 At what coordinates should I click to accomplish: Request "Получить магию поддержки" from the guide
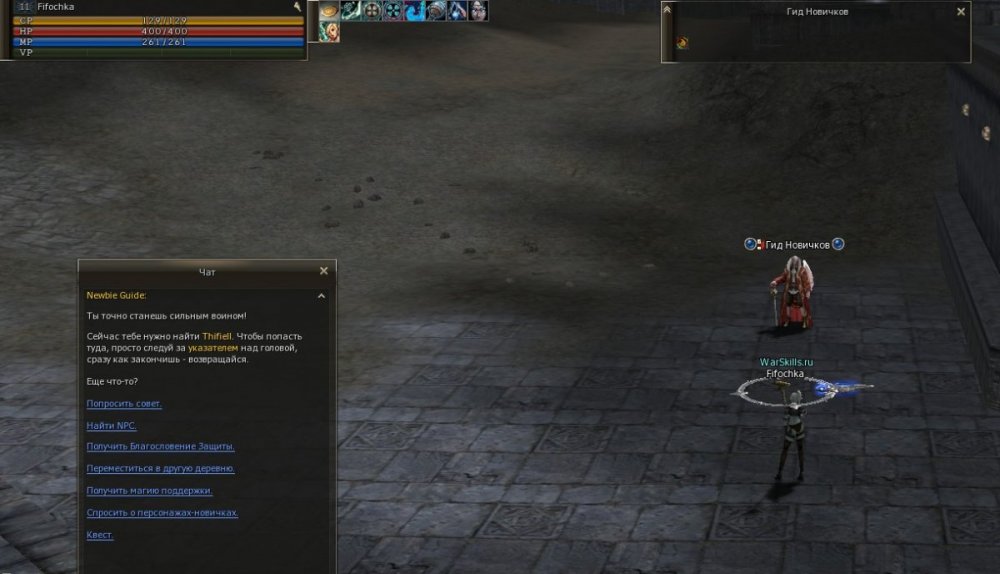[150, 491]
